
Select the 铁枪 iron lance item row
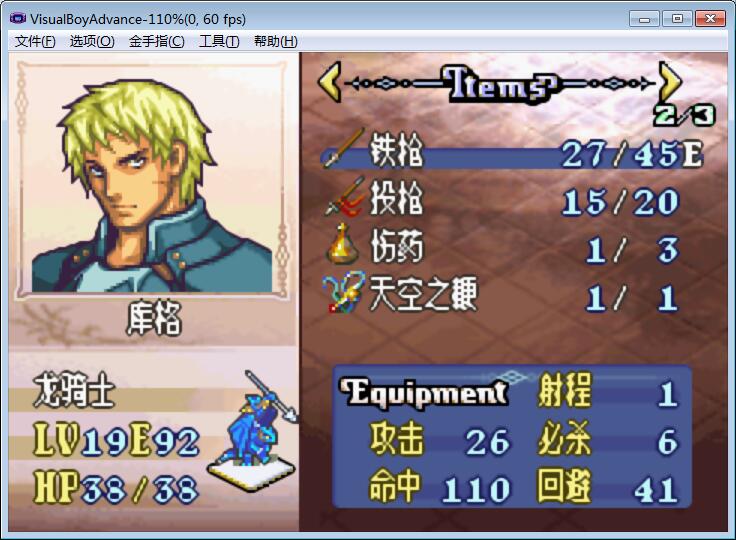click(x=510, y=154)
